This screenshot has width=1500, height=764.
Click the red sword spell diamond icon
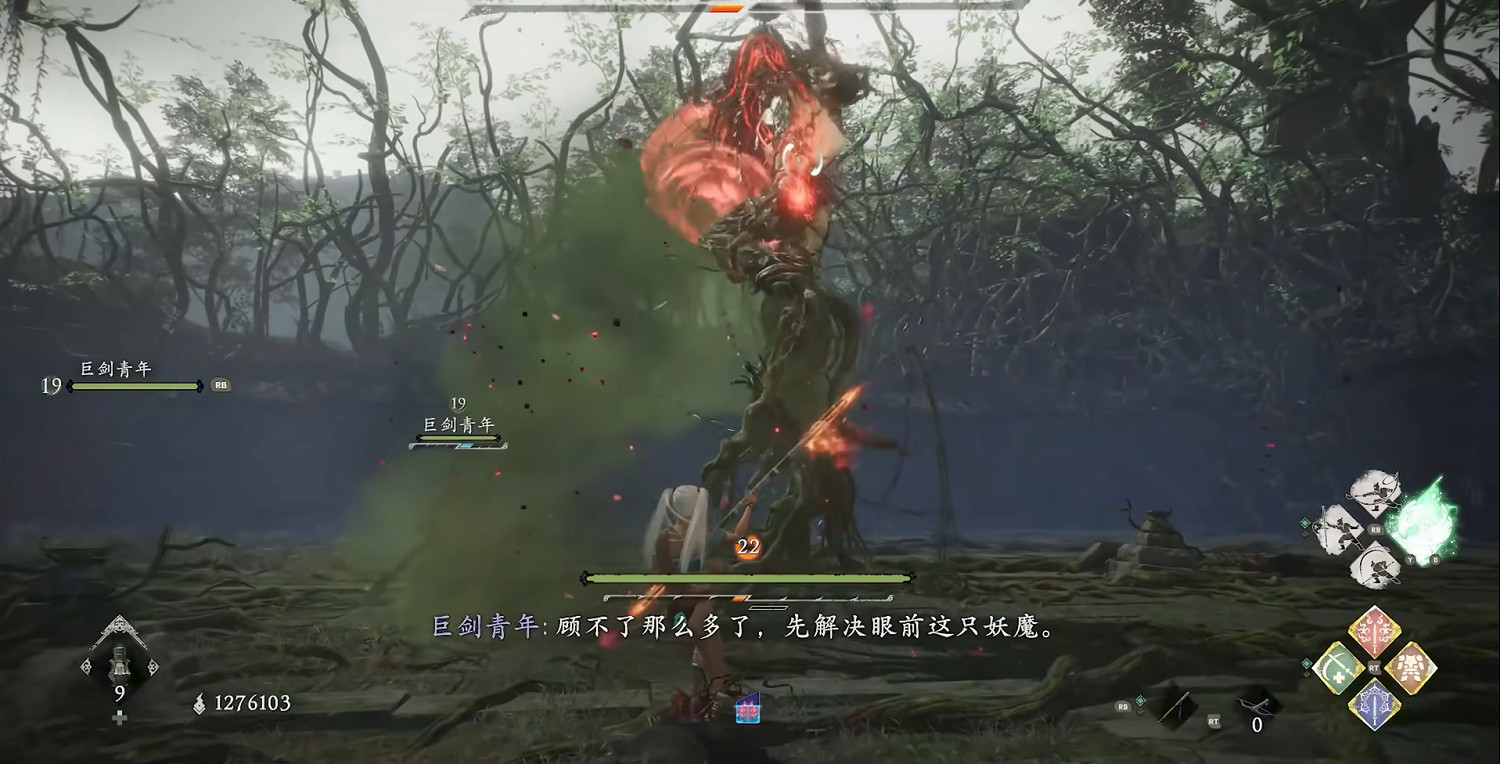[x=1373, y=631]
